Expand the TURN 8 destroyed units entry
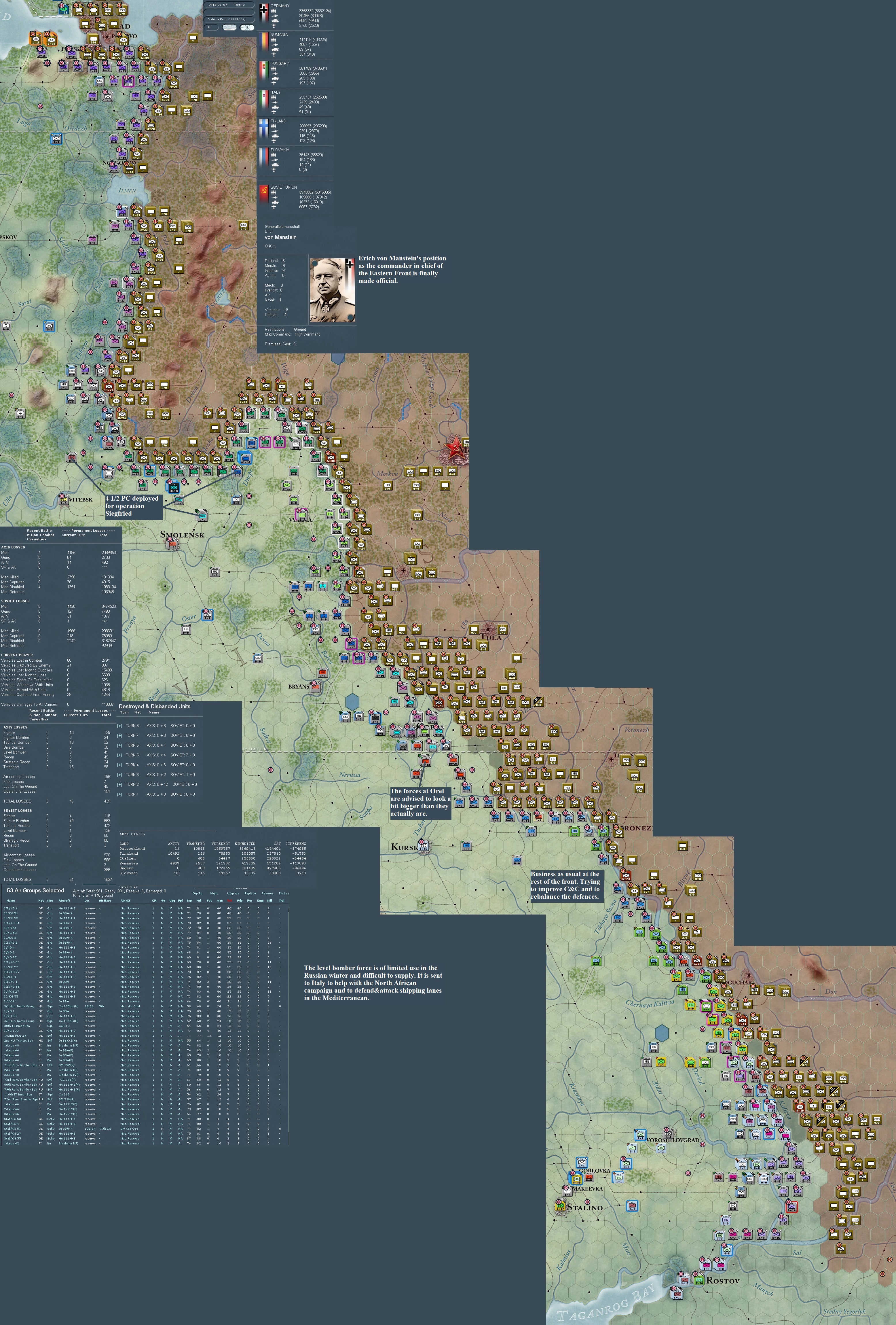Image resolution: width=896 pixels, height=1325 pixels. tap(120, 726)
